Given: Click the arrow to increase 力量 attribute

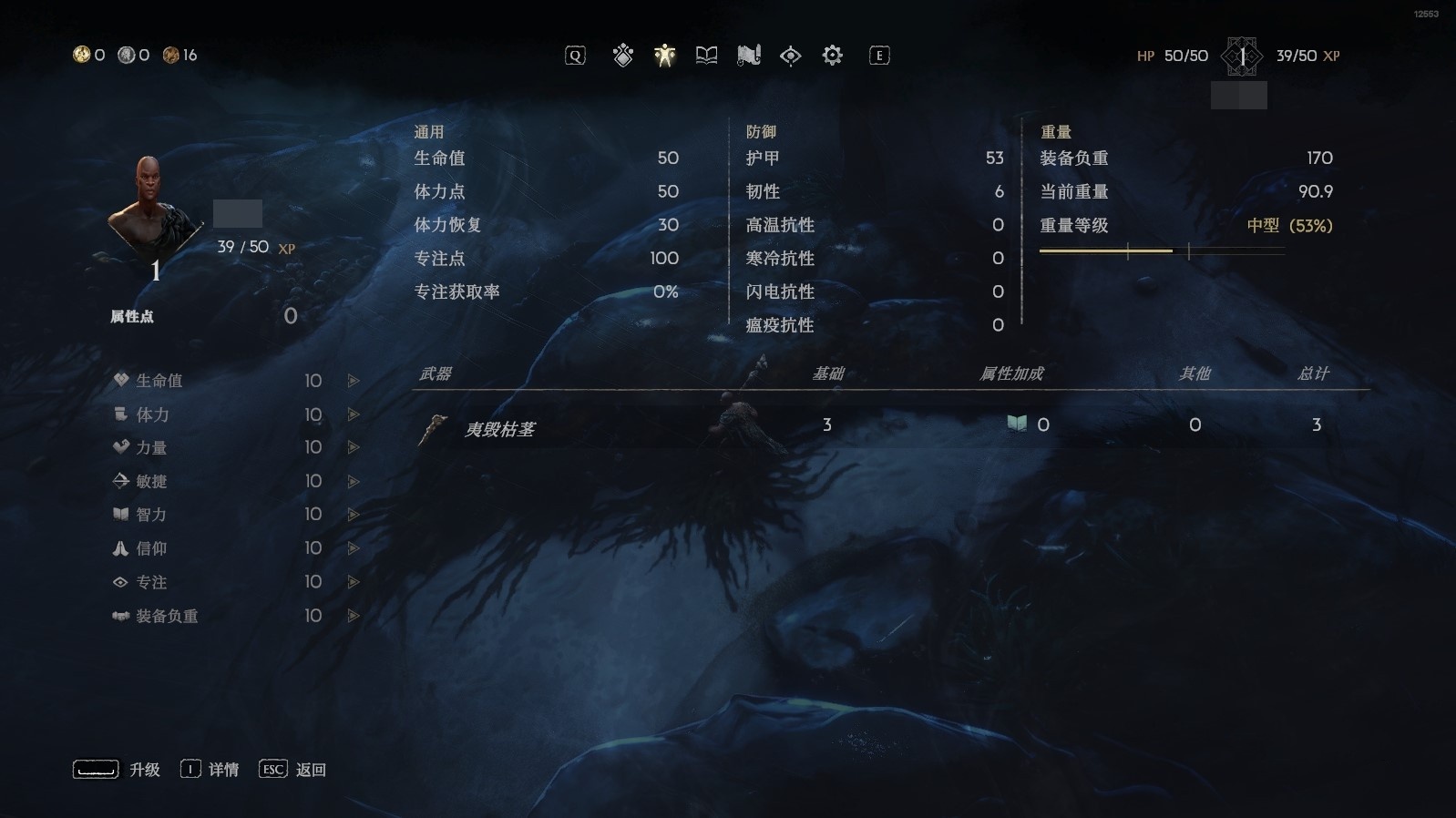Looking at the screenshot, I should point(353,448).
